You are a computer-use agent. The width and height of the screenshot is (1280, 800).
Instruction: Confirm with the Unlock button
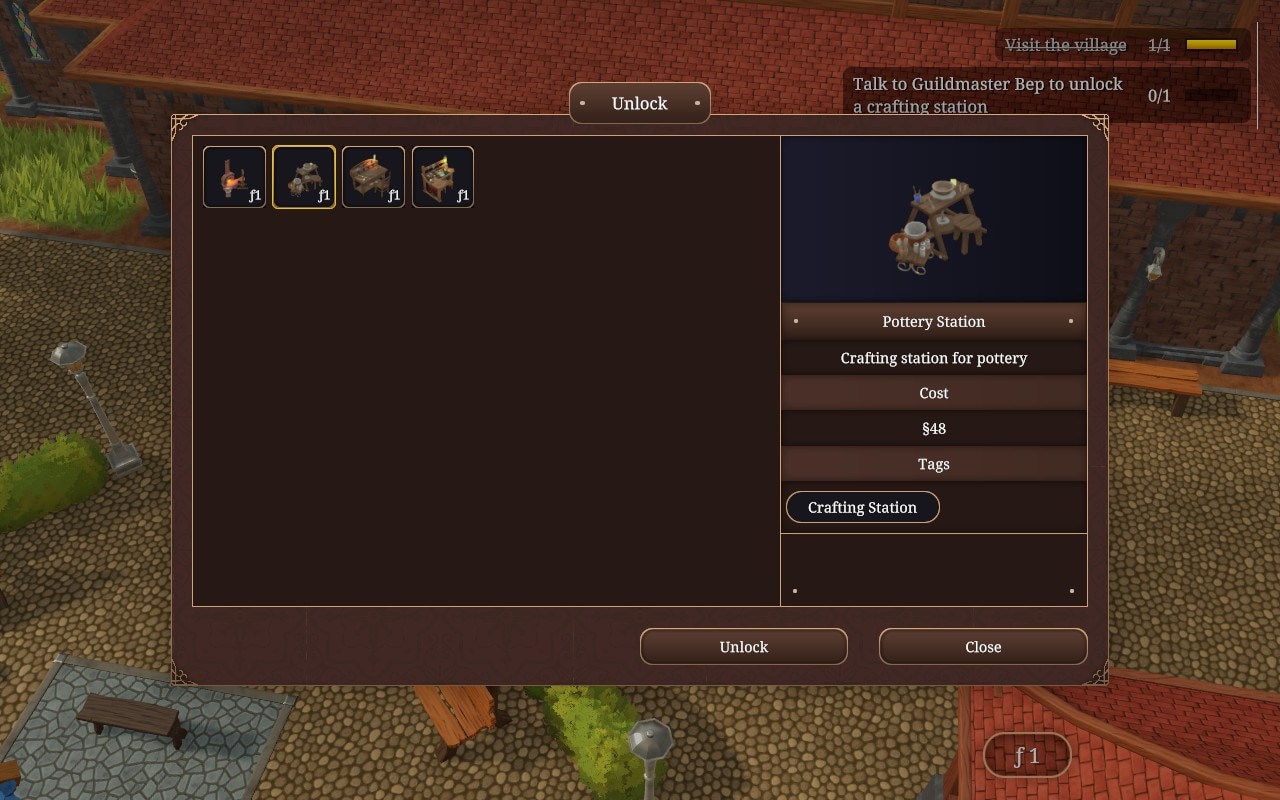[x=743, y=647]
